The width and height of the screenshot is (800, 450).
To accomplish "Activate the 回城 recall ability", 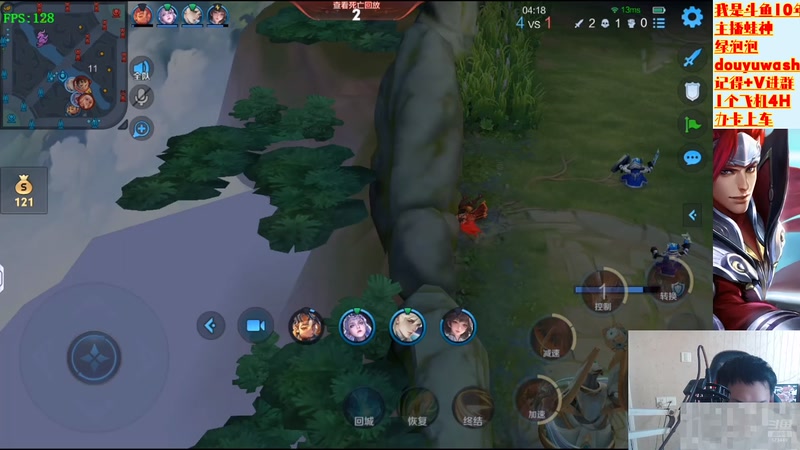I will [363, 407].
